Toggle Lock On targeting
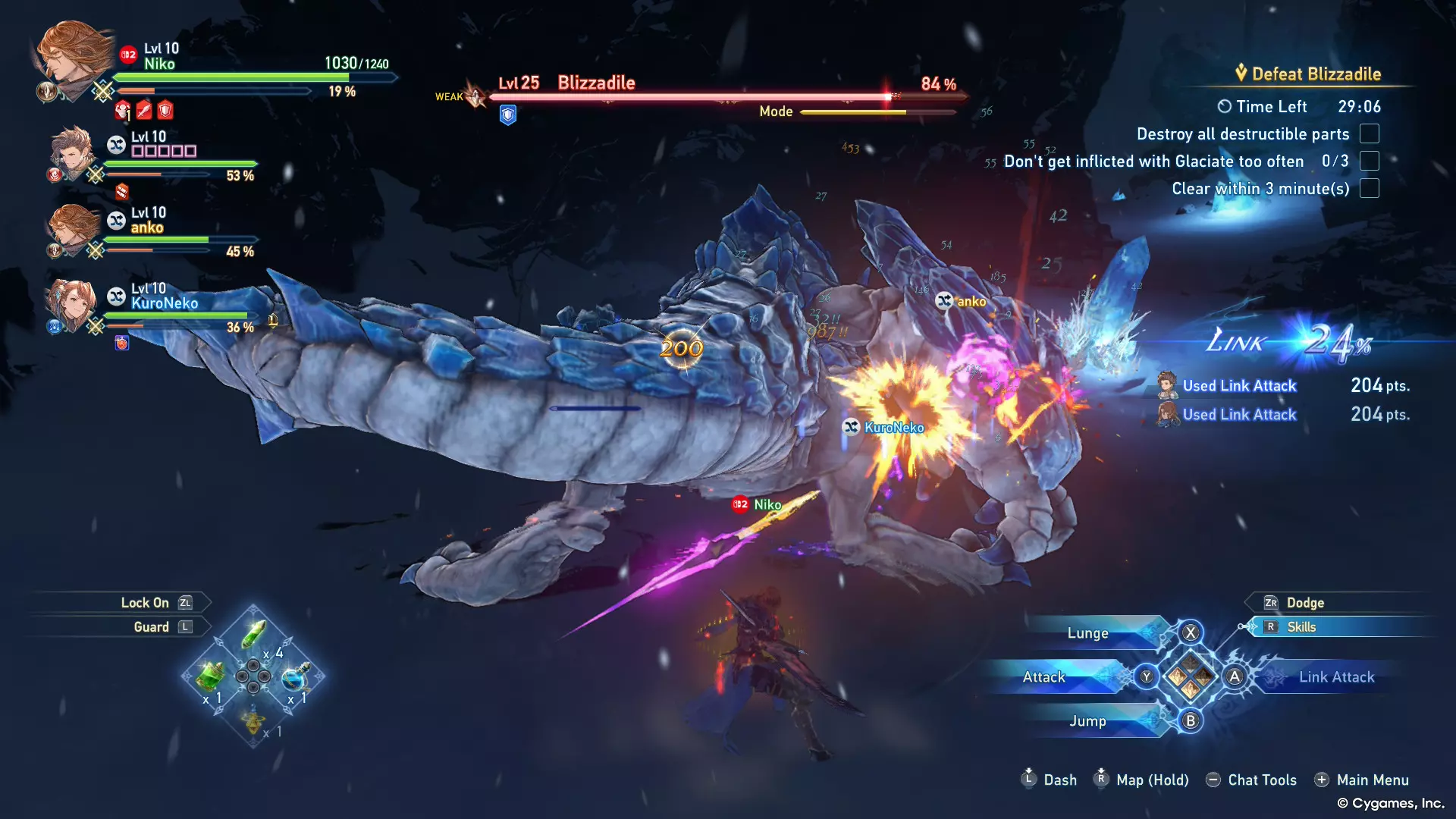 pyautogui.click(x=145, y=603)
